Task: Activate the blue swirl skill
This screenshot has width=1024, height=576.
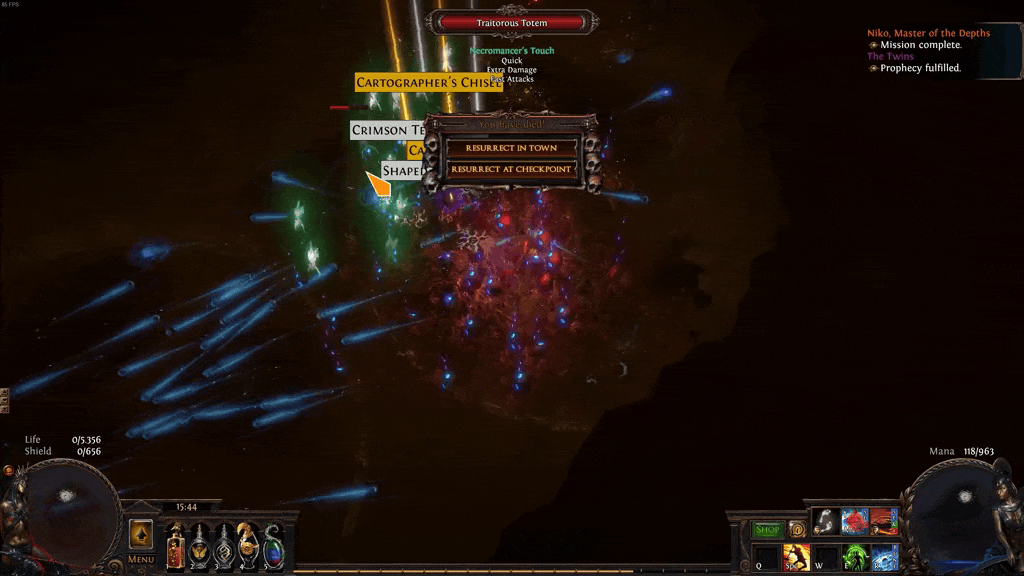Action: [x=884, y=557]
